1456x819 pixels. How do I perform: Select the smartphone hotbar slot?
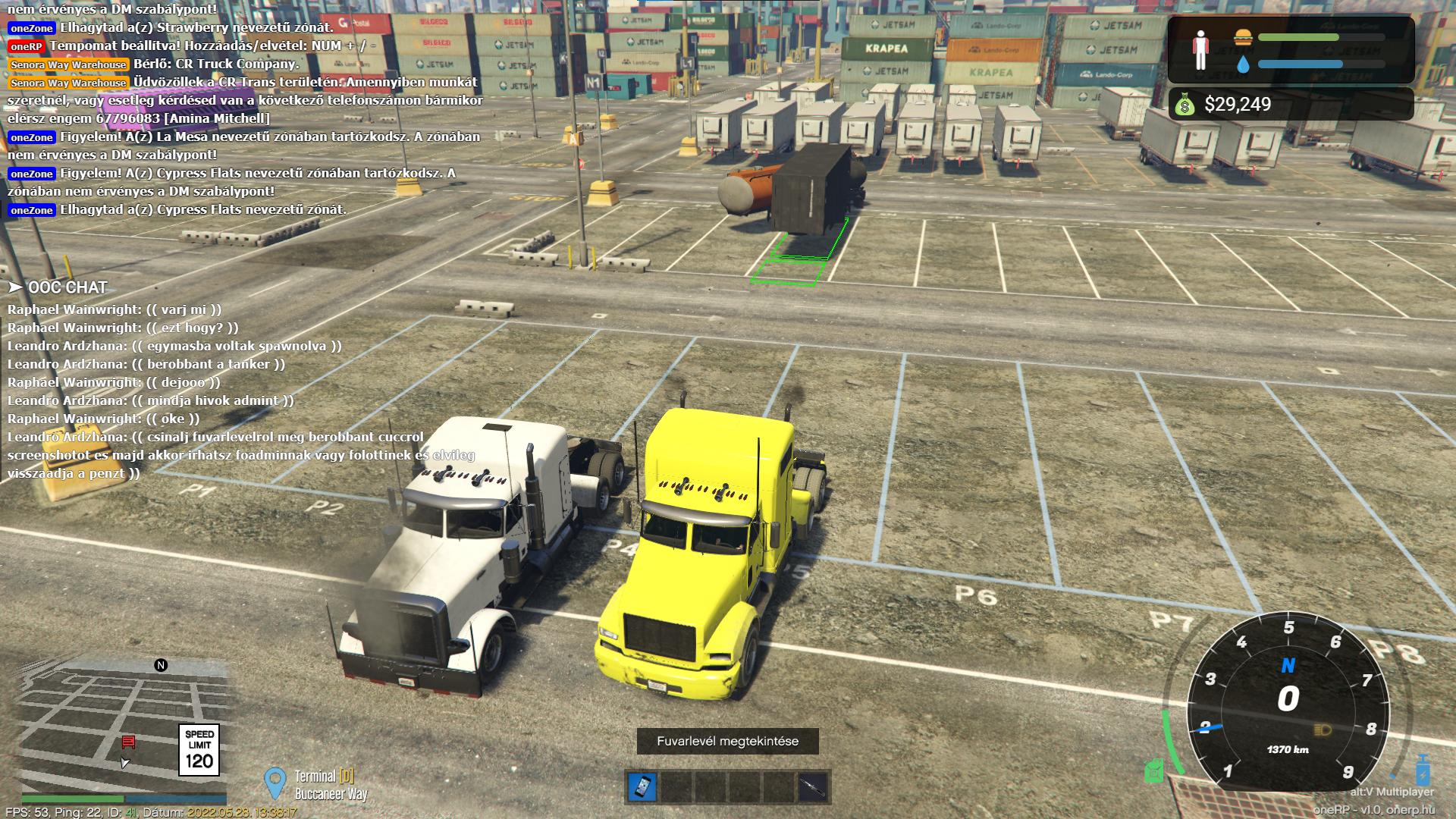[642, 786]
